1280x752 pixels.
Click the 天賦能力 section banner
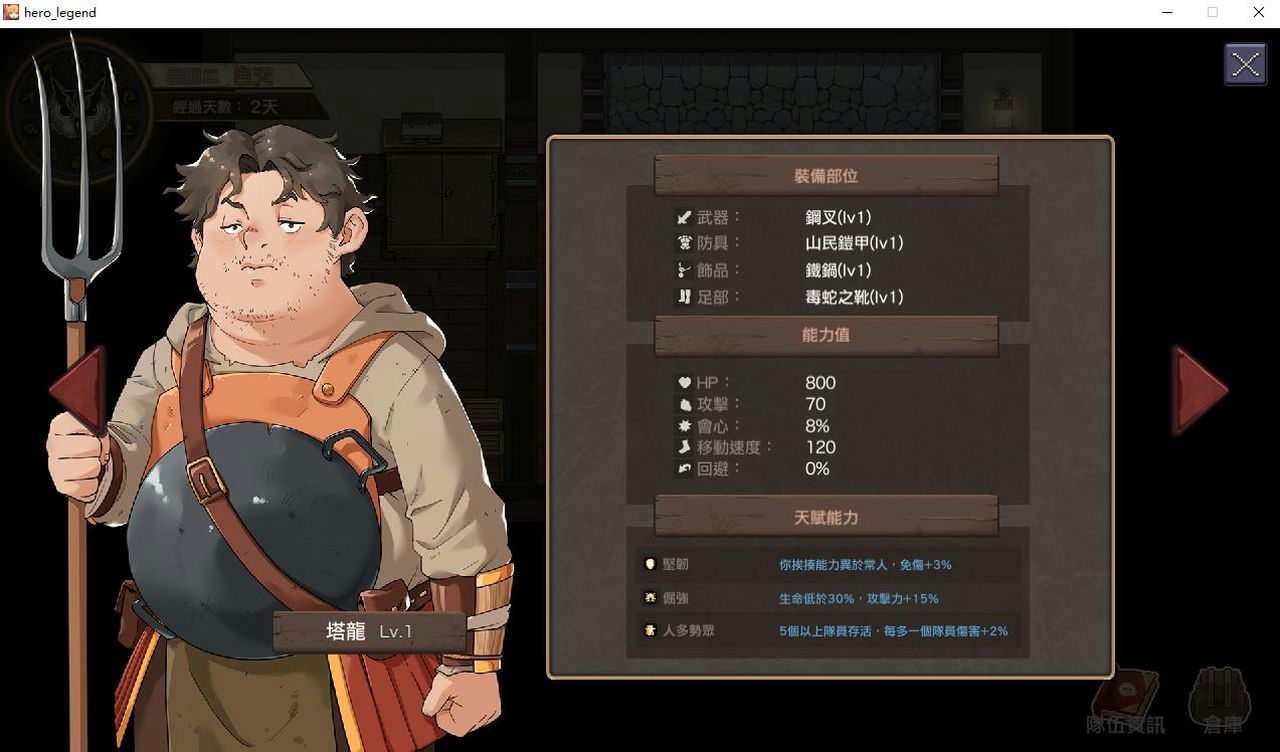coord(825,517)
